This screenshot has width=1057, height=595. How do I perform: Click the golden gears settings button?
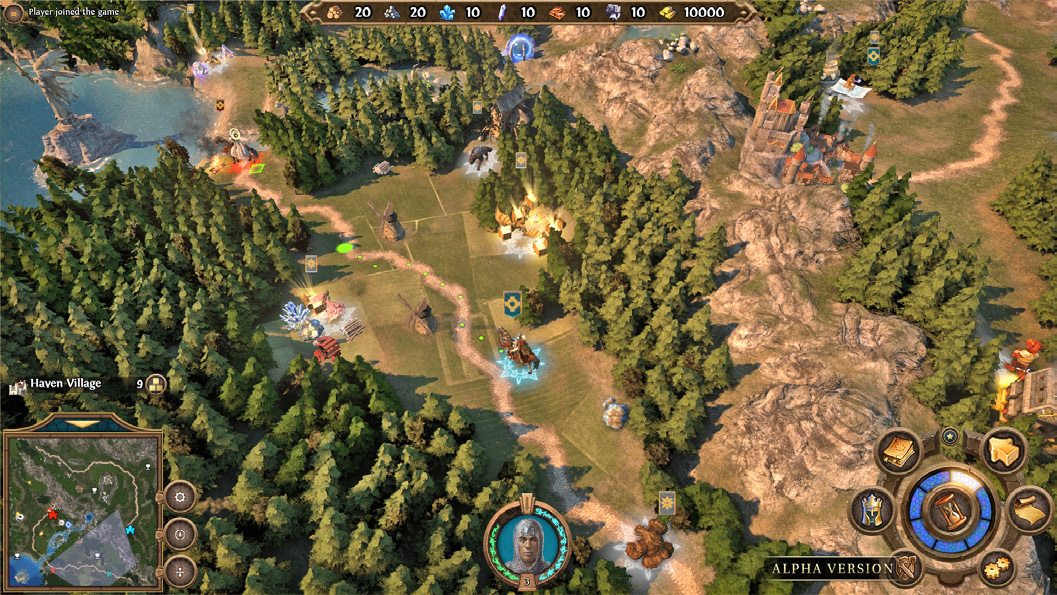(x=997, y=566)
